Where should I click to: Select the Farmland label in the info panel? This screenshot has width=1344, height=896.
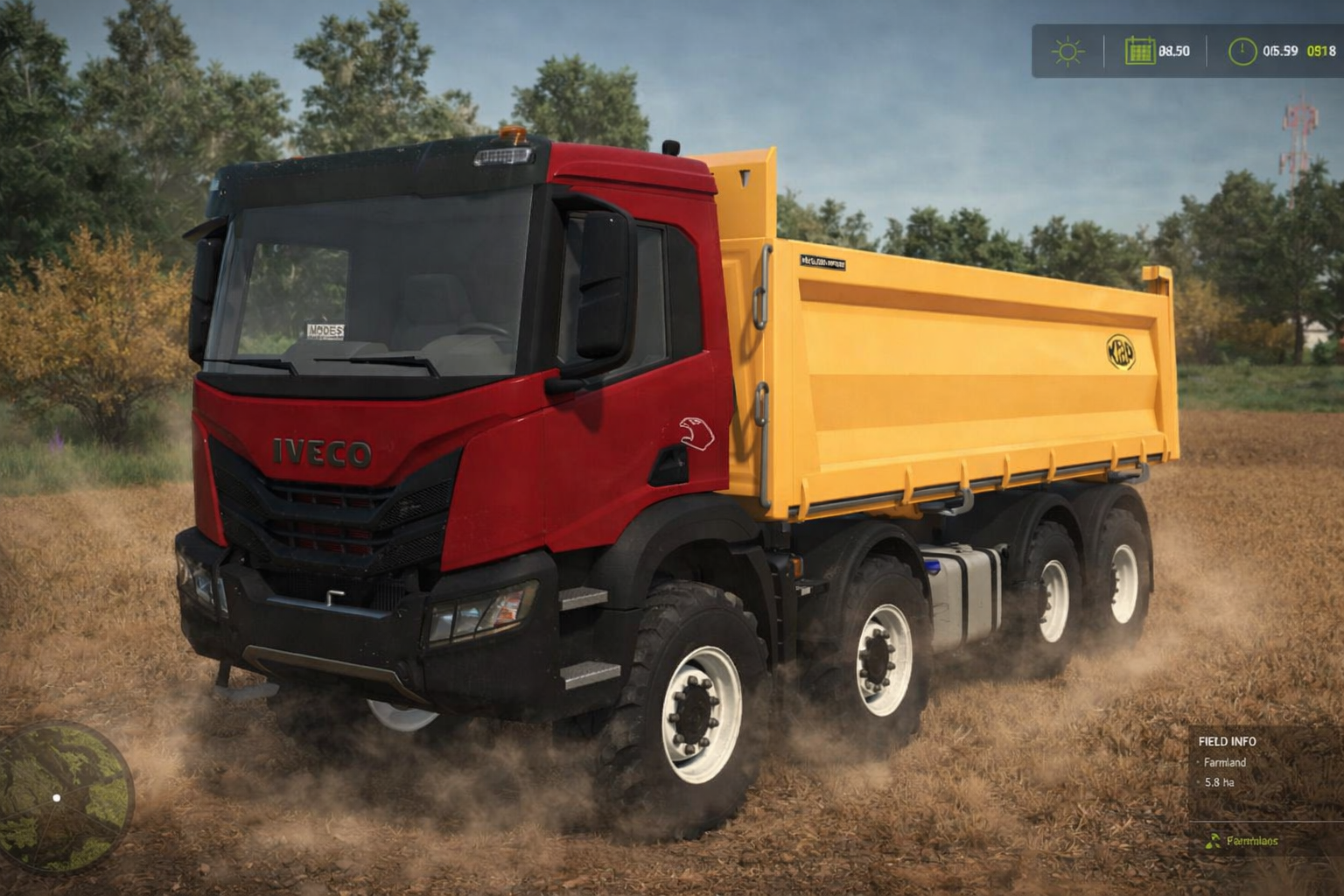1223,763
